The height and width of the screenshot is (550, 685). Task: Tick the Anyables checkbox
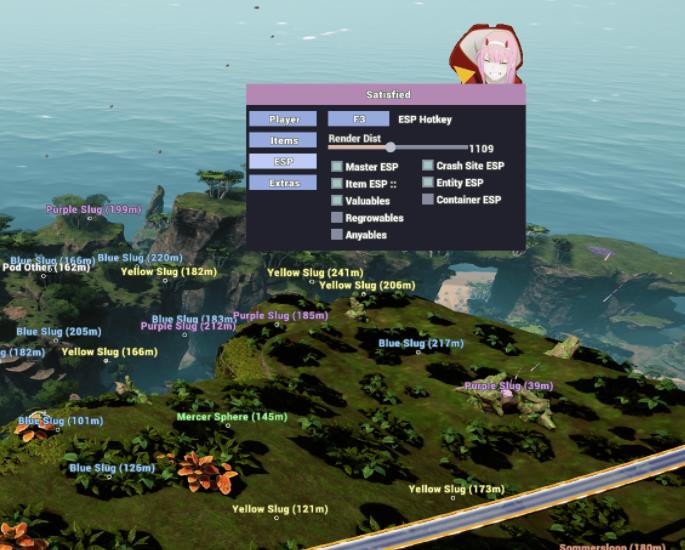tap(337, 235)
